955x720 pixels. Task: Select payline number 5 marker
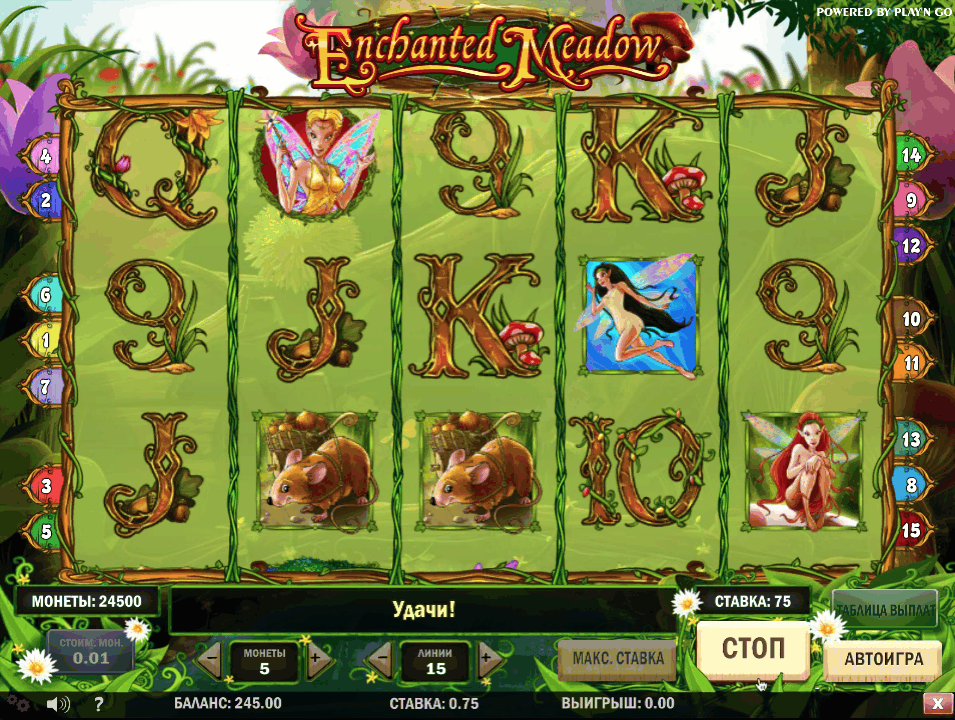46,531
